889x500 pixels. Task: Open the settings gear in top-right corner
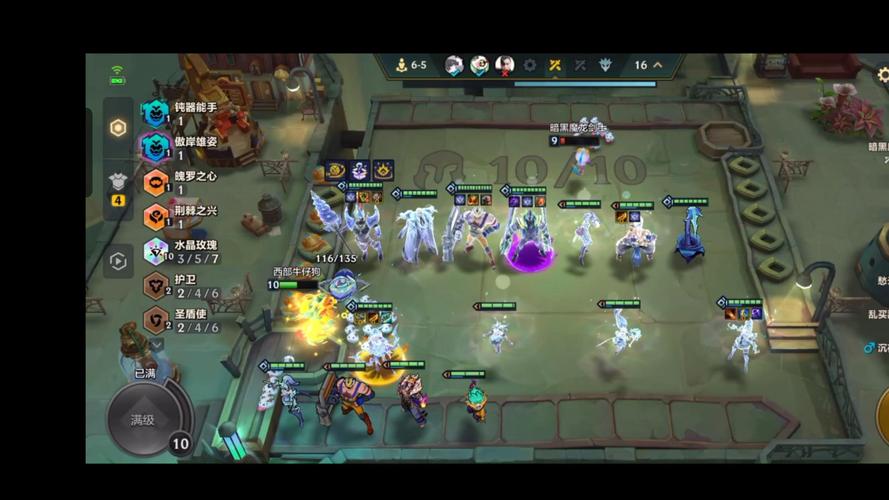tap(882, 75)
